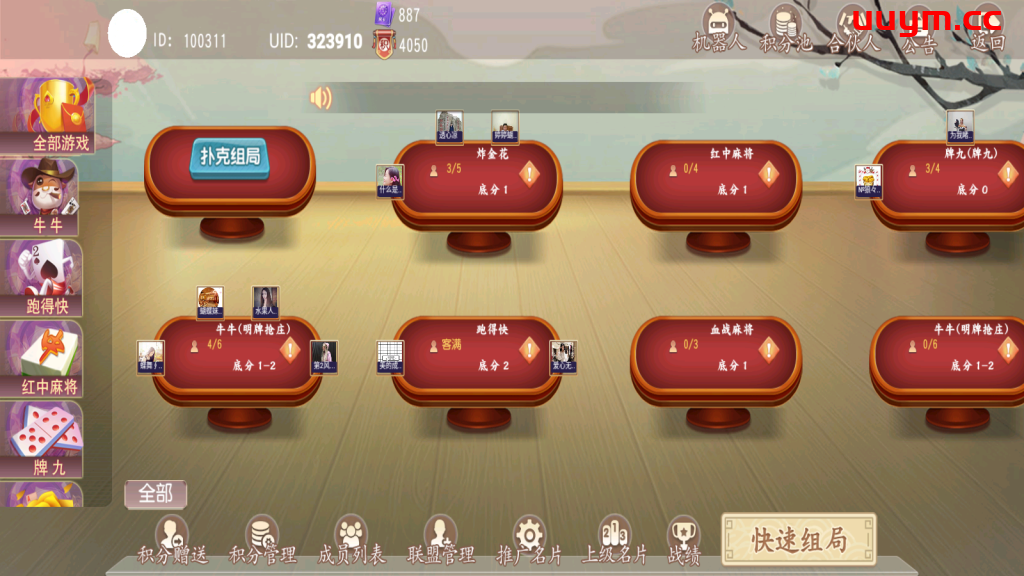The height and width of the screenshot is (576, 1024).
Task: Tap the 快速组局 quick match button
Action: (x=798, y=540)
